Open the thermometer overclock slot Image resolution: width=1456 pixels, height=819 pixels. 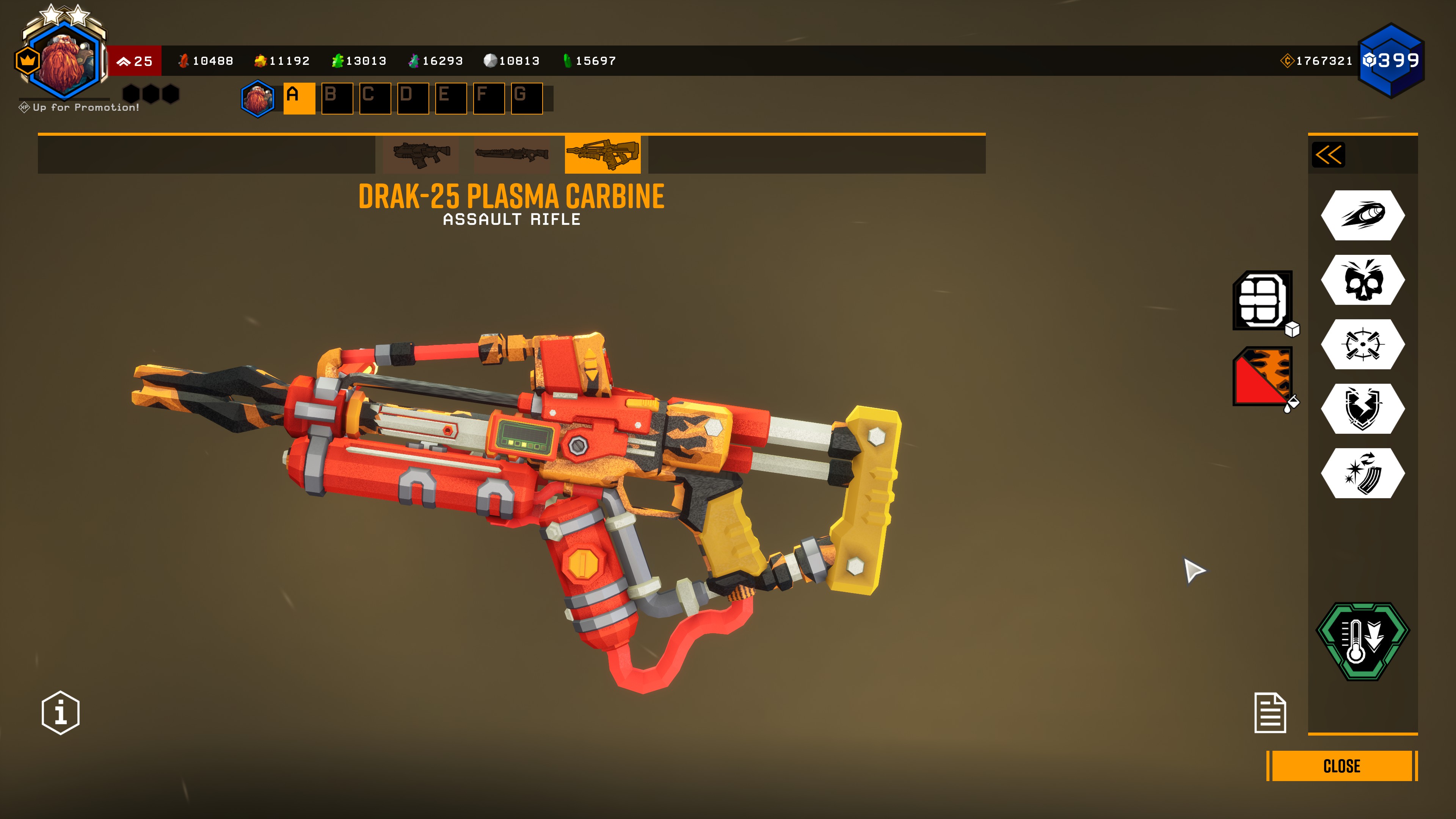click(x=1363, y=641)
